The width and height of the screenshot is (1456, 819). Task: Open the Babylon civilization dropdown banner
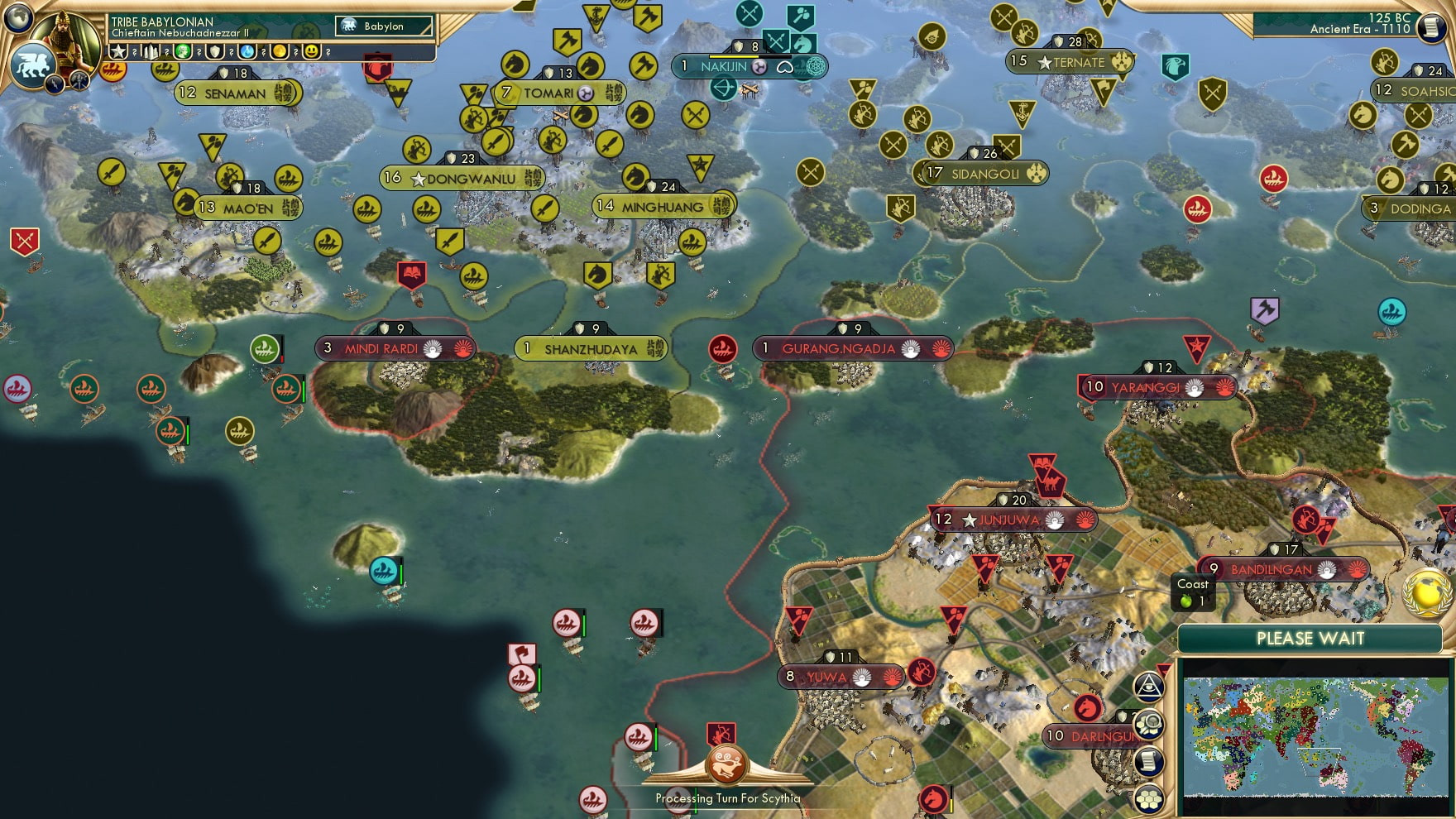tap(385, 26)
